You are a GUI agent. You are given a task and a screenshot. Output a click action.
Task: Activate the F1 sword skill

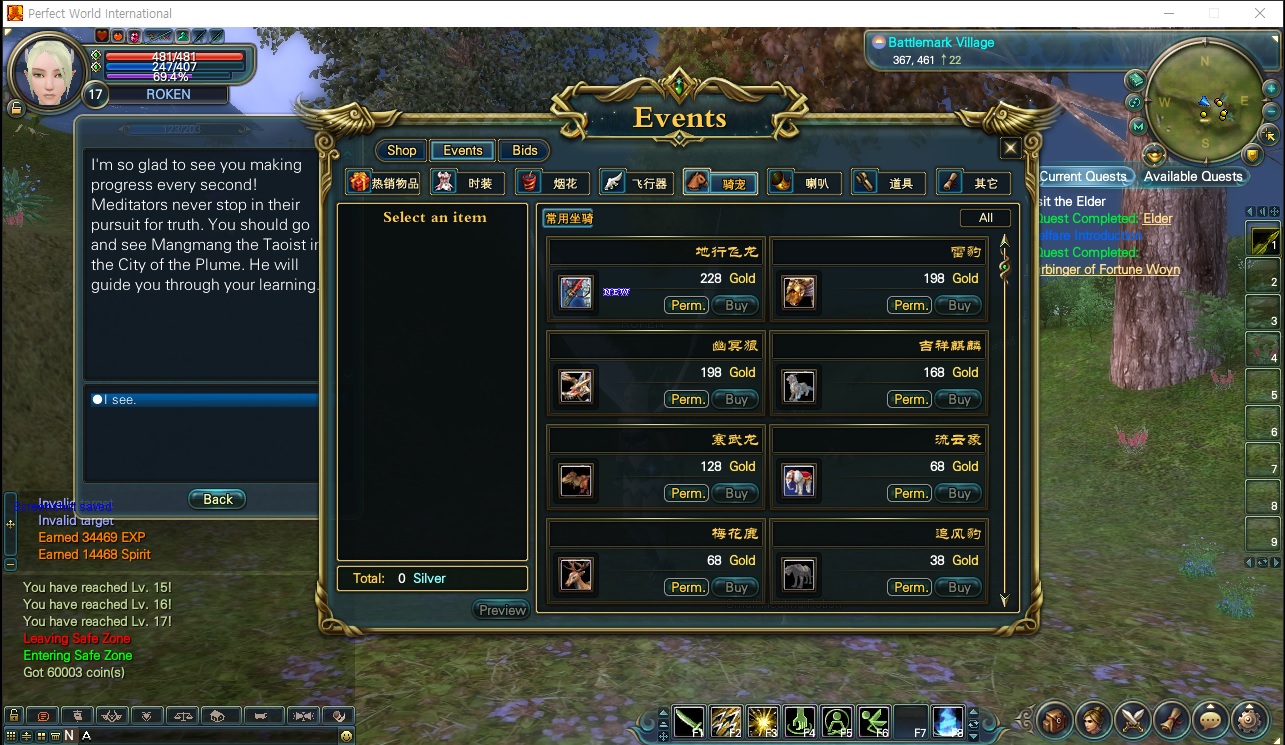click(x=690, y=720)
